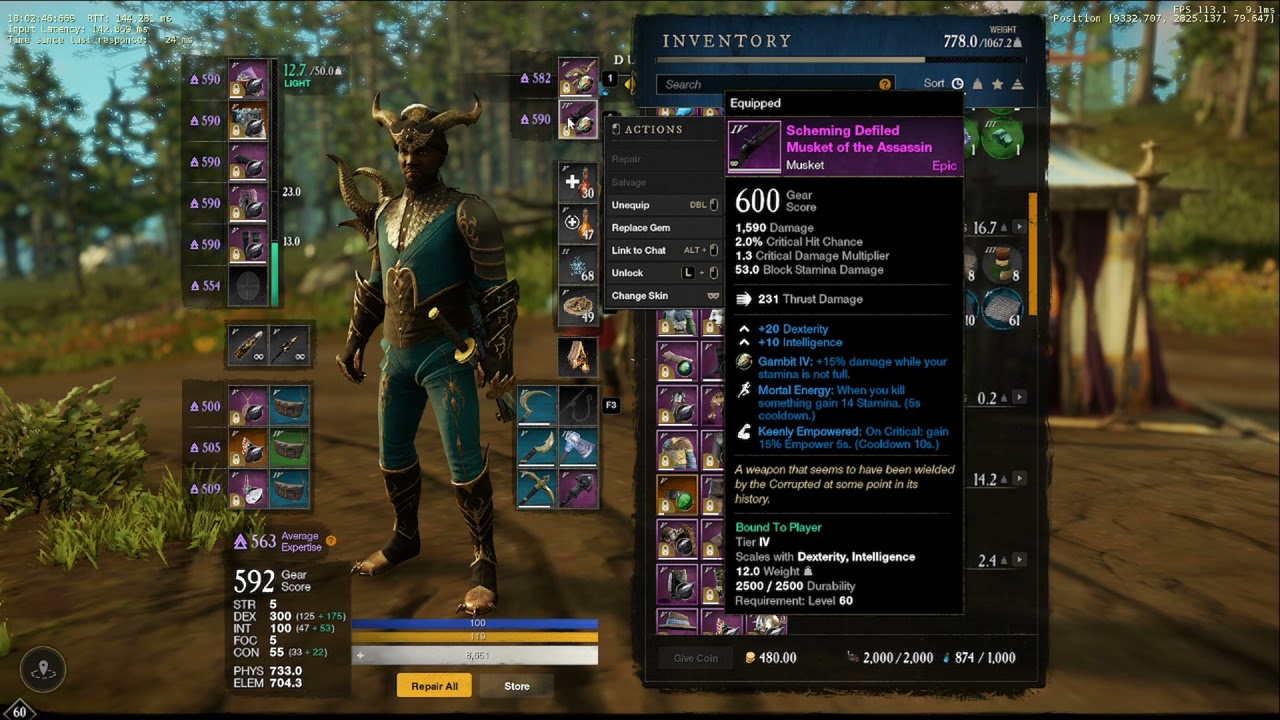Open the search help question mark
This screenshot has height=720, width=1280.
pyautogui.click(x=884, y=85)
